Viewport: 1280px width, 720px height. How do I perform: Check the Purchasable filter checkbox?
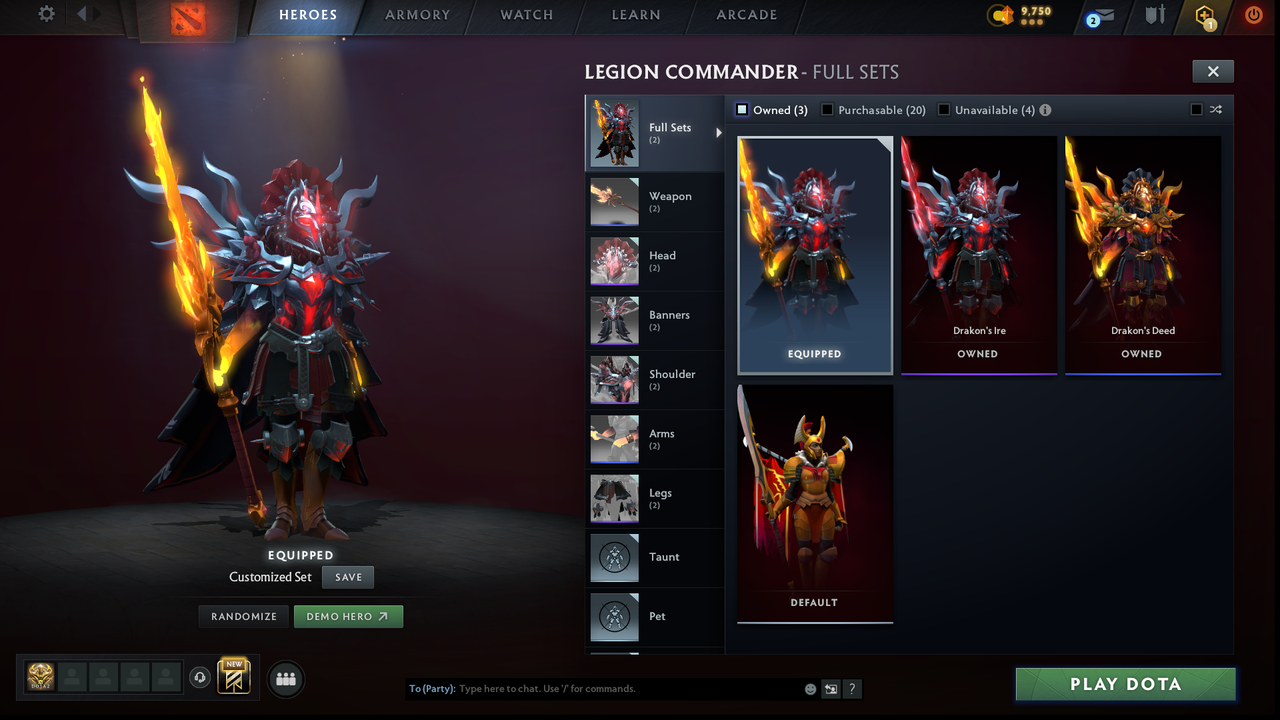[827, 110]
